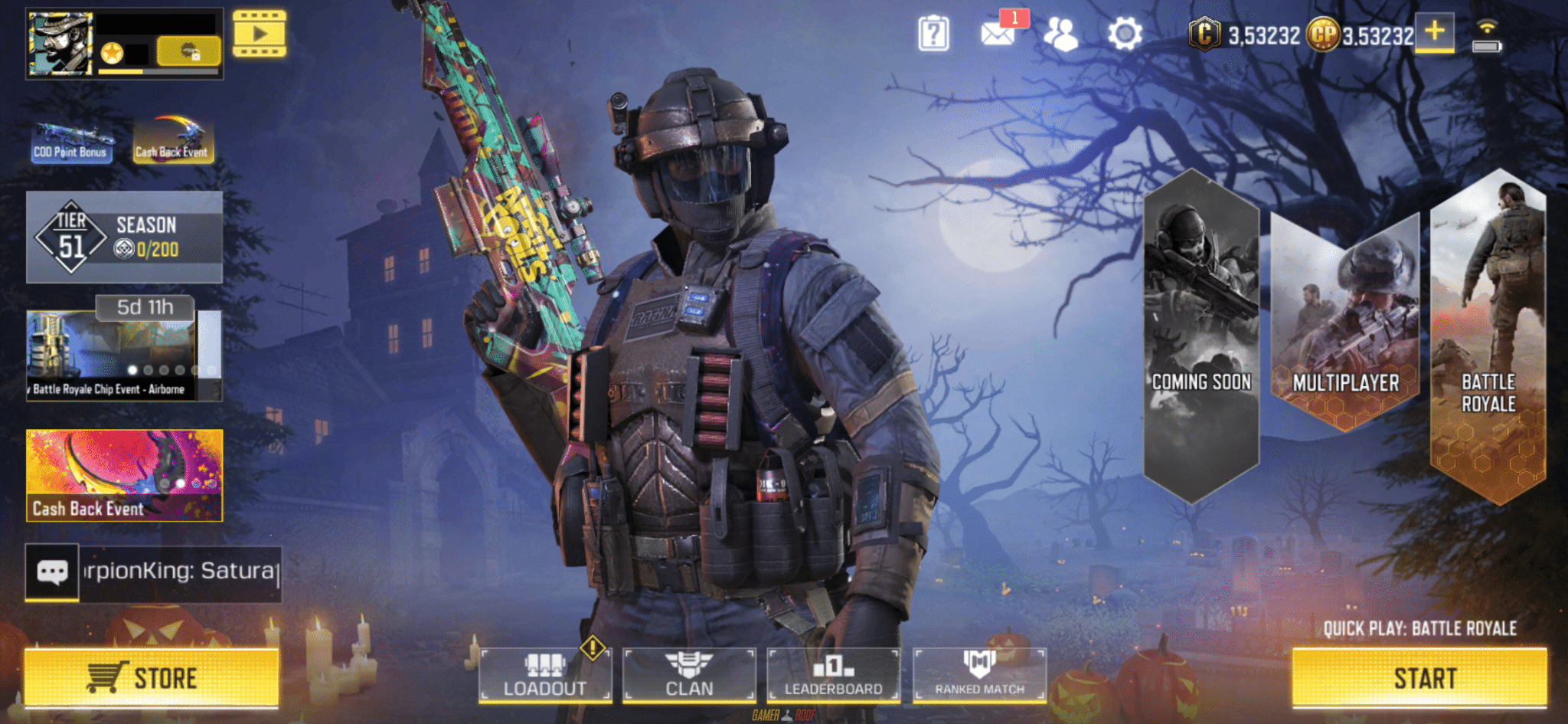Add currency with the yellow plus button

[1434, 32]
